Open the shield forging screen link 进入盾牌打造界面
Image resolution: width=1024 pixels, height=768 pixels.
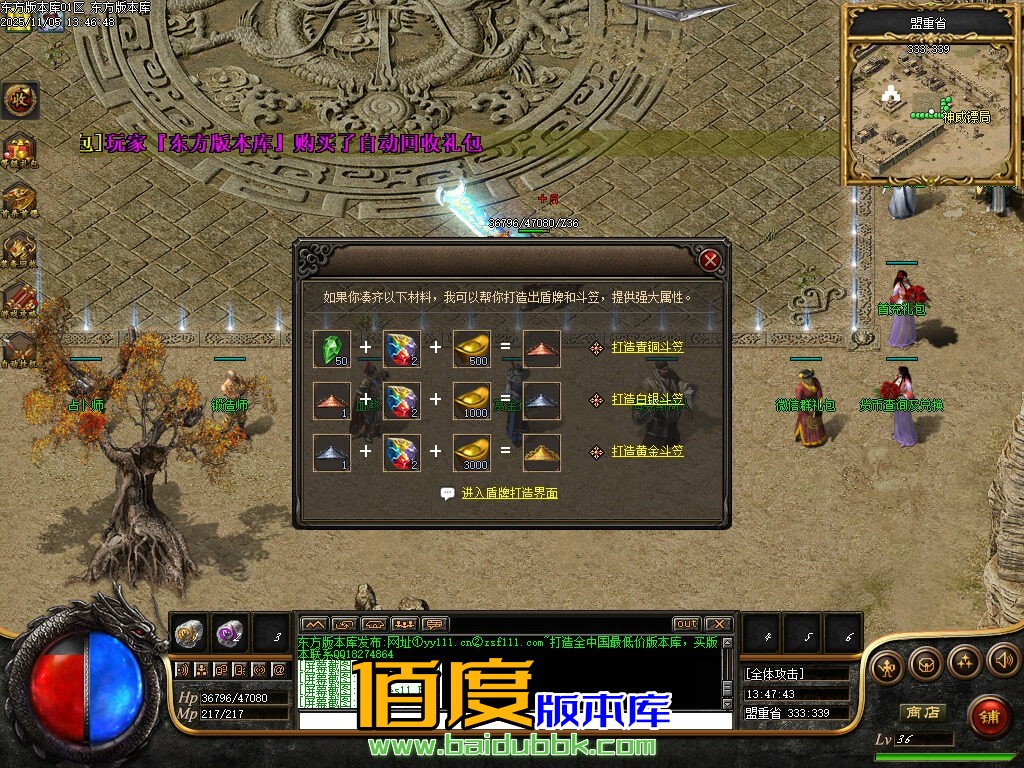point(509,494)
